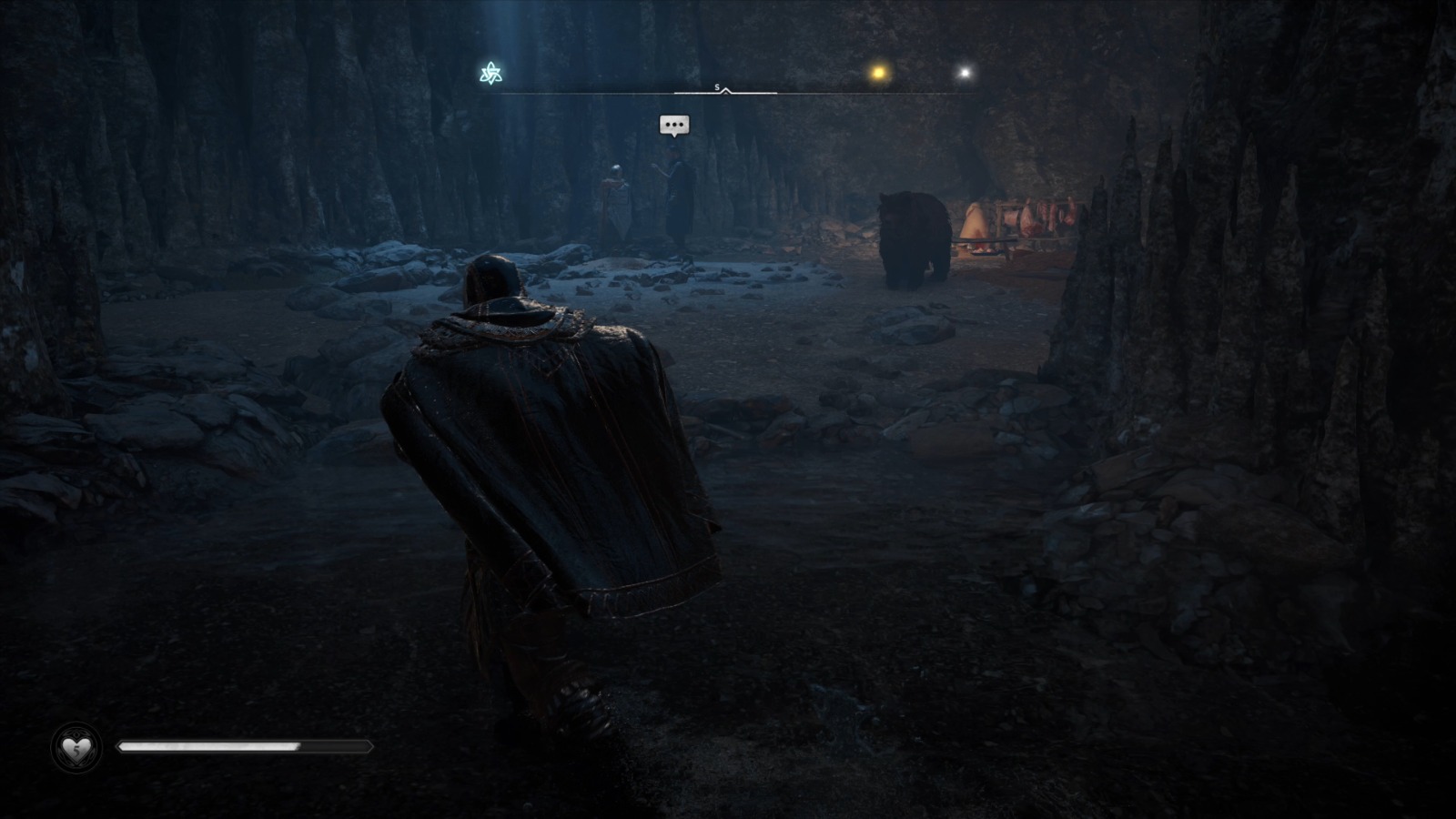
Task: Click the yellow marker on the compass bar
Action: tap(878, 71)
